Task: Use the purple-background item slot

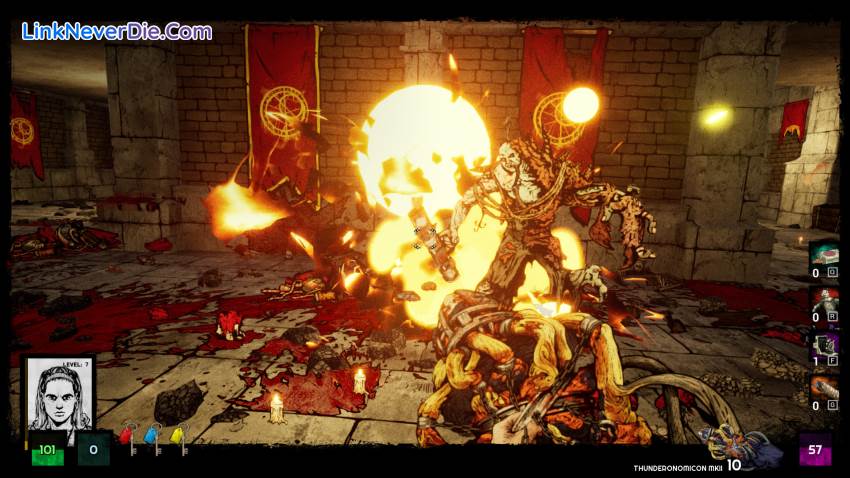Action: [824, 346]
